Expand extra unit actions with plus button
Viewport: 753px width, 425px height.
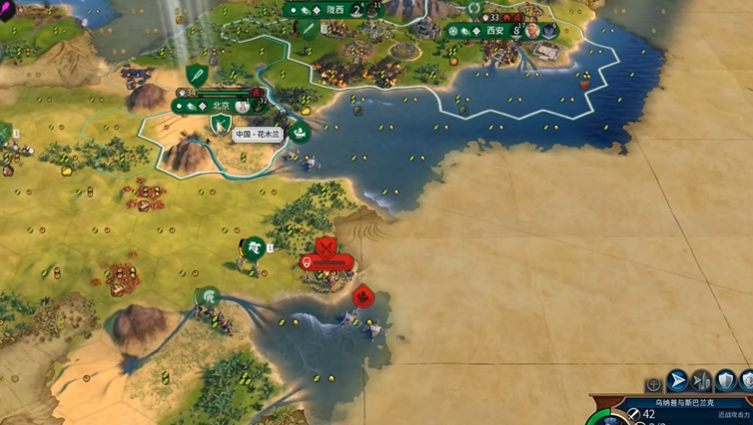653,383
